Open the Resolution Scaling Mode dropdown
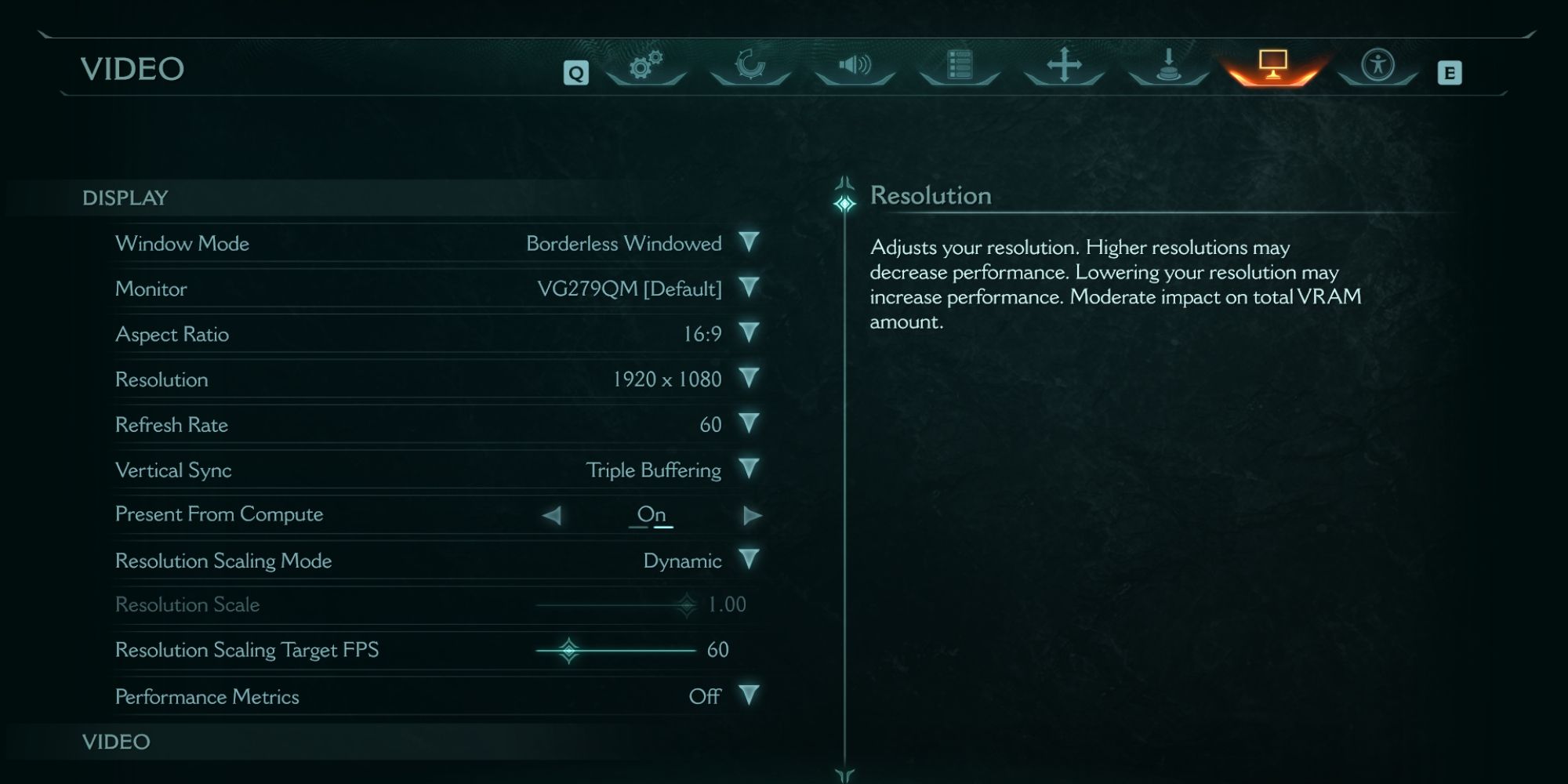1568x784 pixels. [749, 560]
